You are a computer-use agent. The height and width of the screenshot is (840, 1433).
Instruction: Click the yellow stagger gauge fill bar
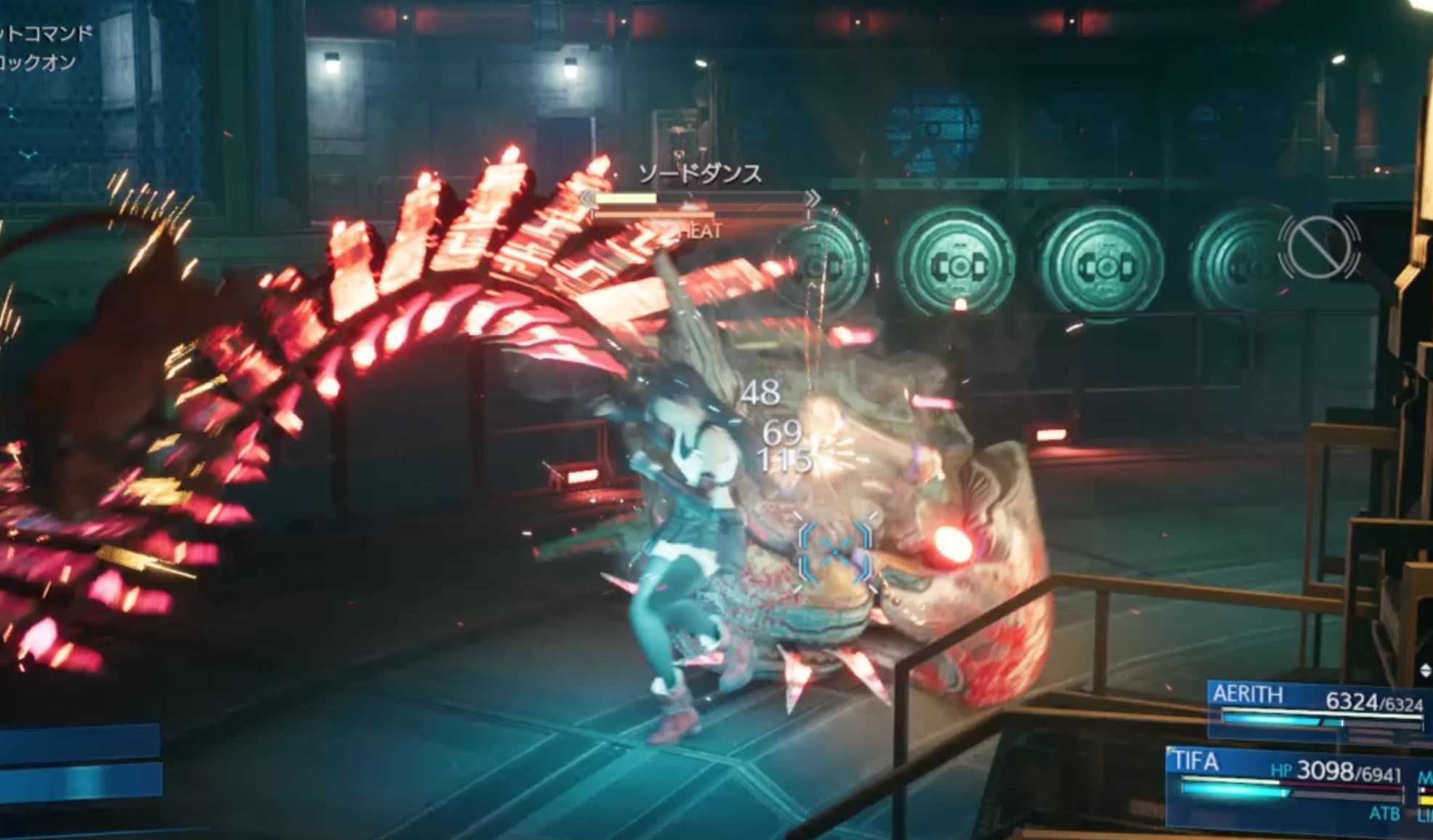pos(626,198)
